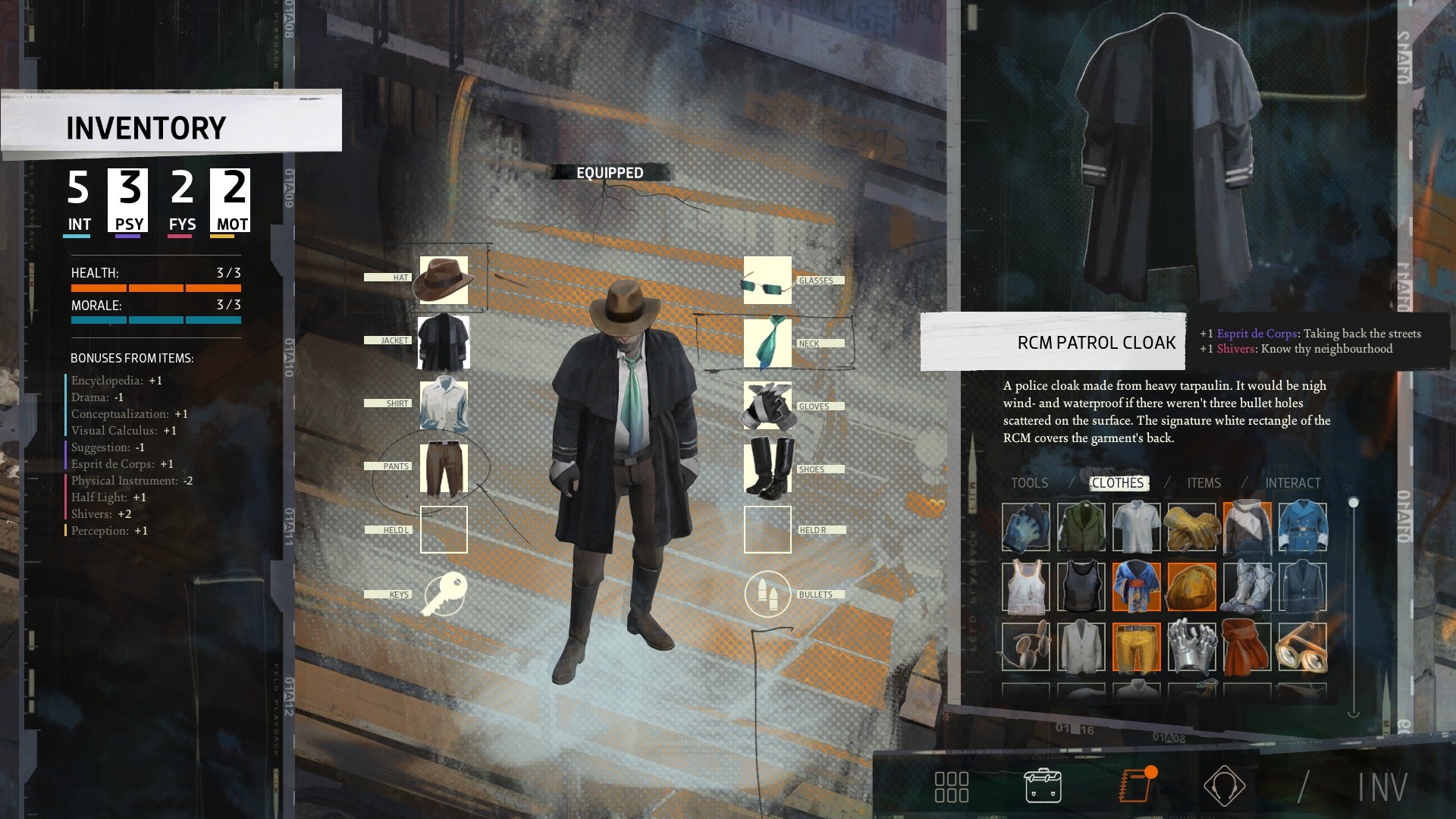Switch to the TOOLS tab
This screenshot has width=1456, height=819.
pos(1030,483)
